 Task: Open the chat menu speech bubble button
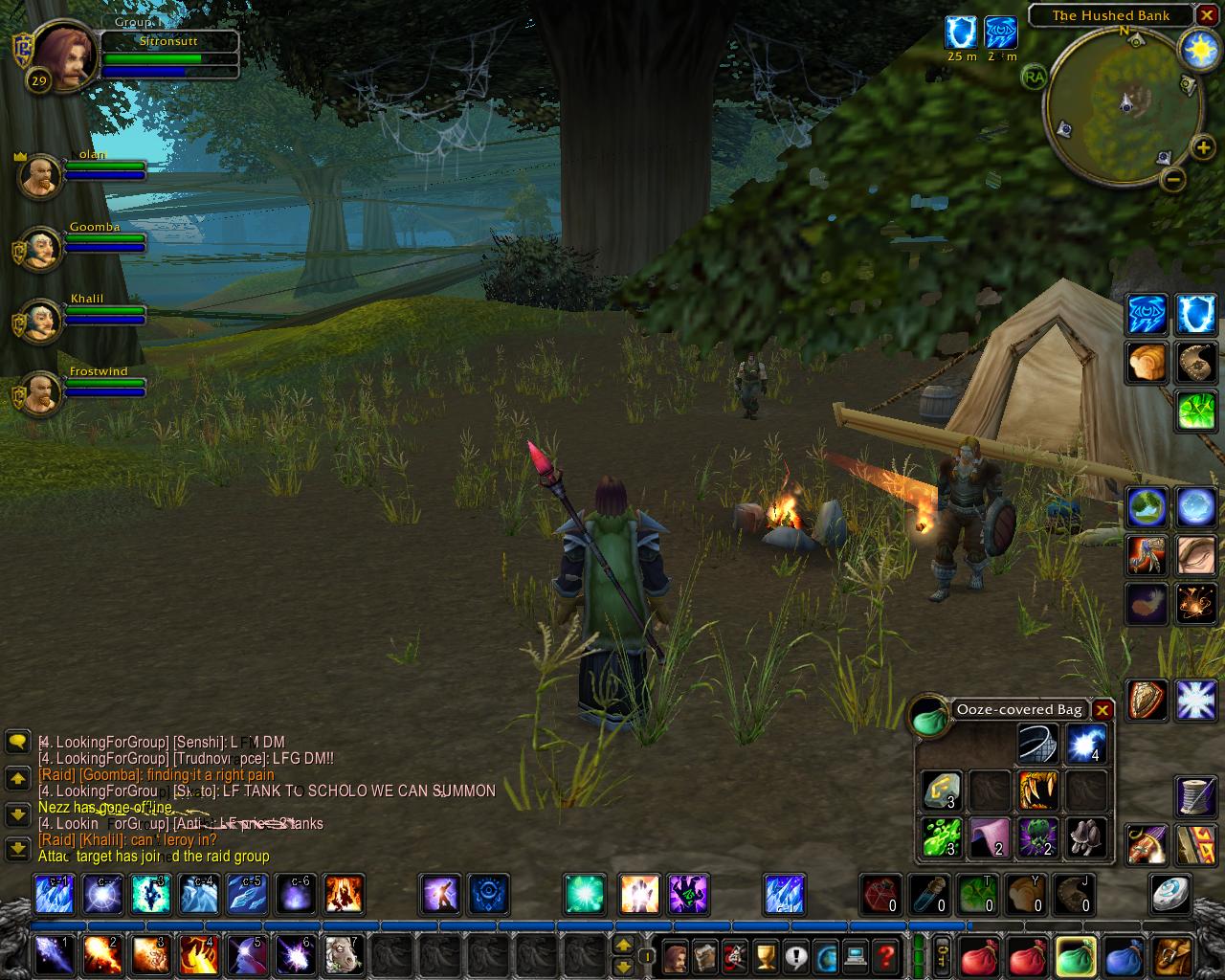click(x=17, y=742)
